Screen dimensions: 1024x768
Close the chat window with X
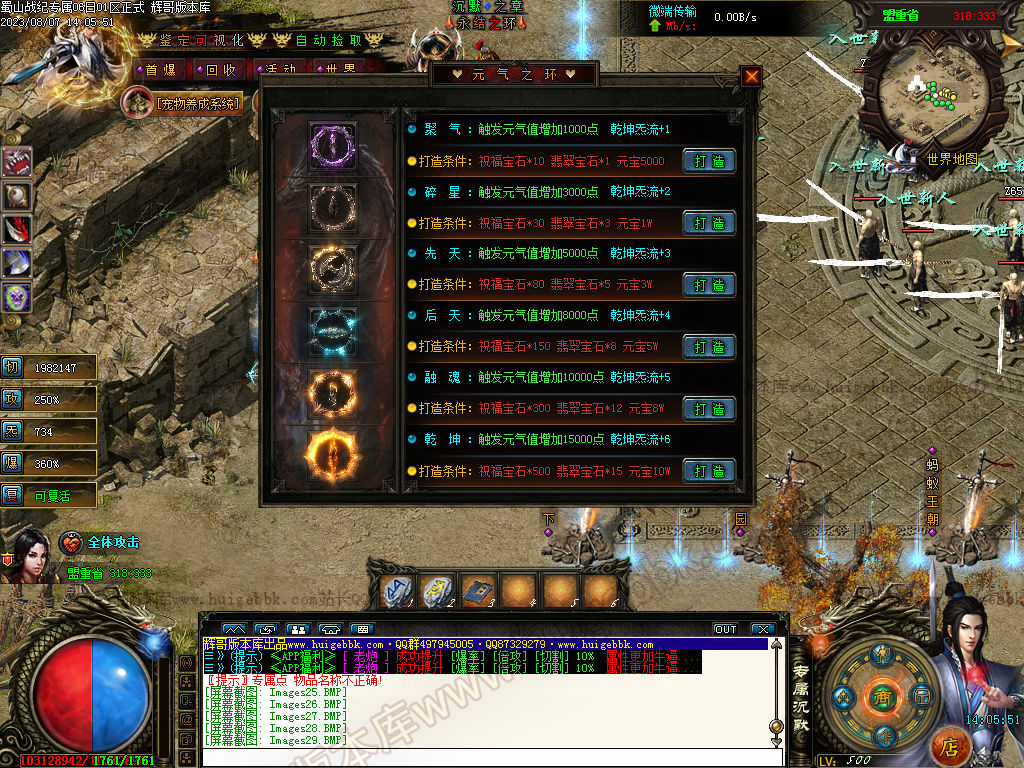tap(763, 629)
